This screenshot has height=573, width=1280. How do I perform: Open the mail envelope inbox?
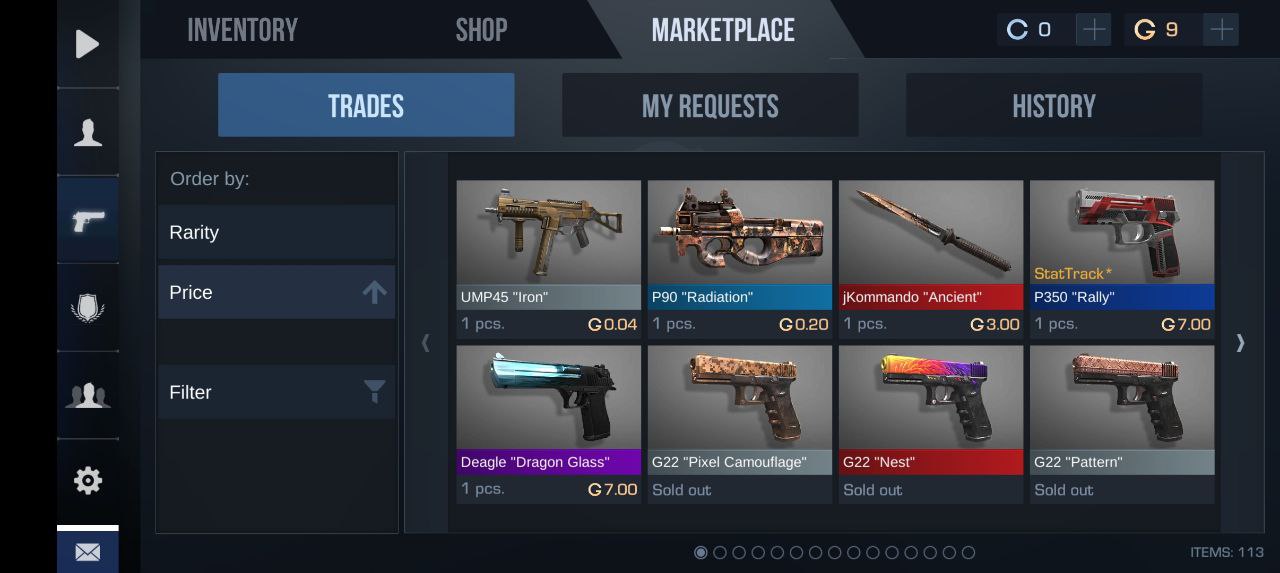pyautogui.click(x=88, y=552)
